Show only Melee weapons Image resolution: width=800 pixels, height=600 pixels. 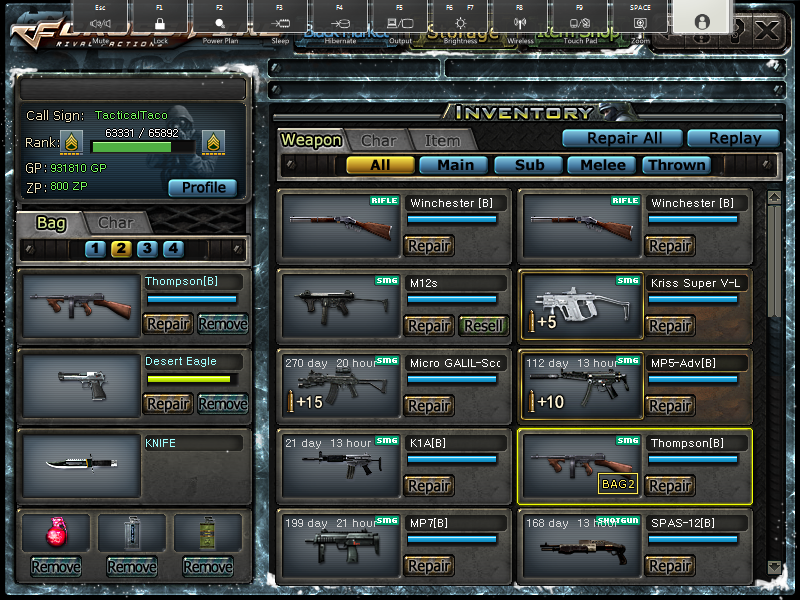click(x=603, y=165)
